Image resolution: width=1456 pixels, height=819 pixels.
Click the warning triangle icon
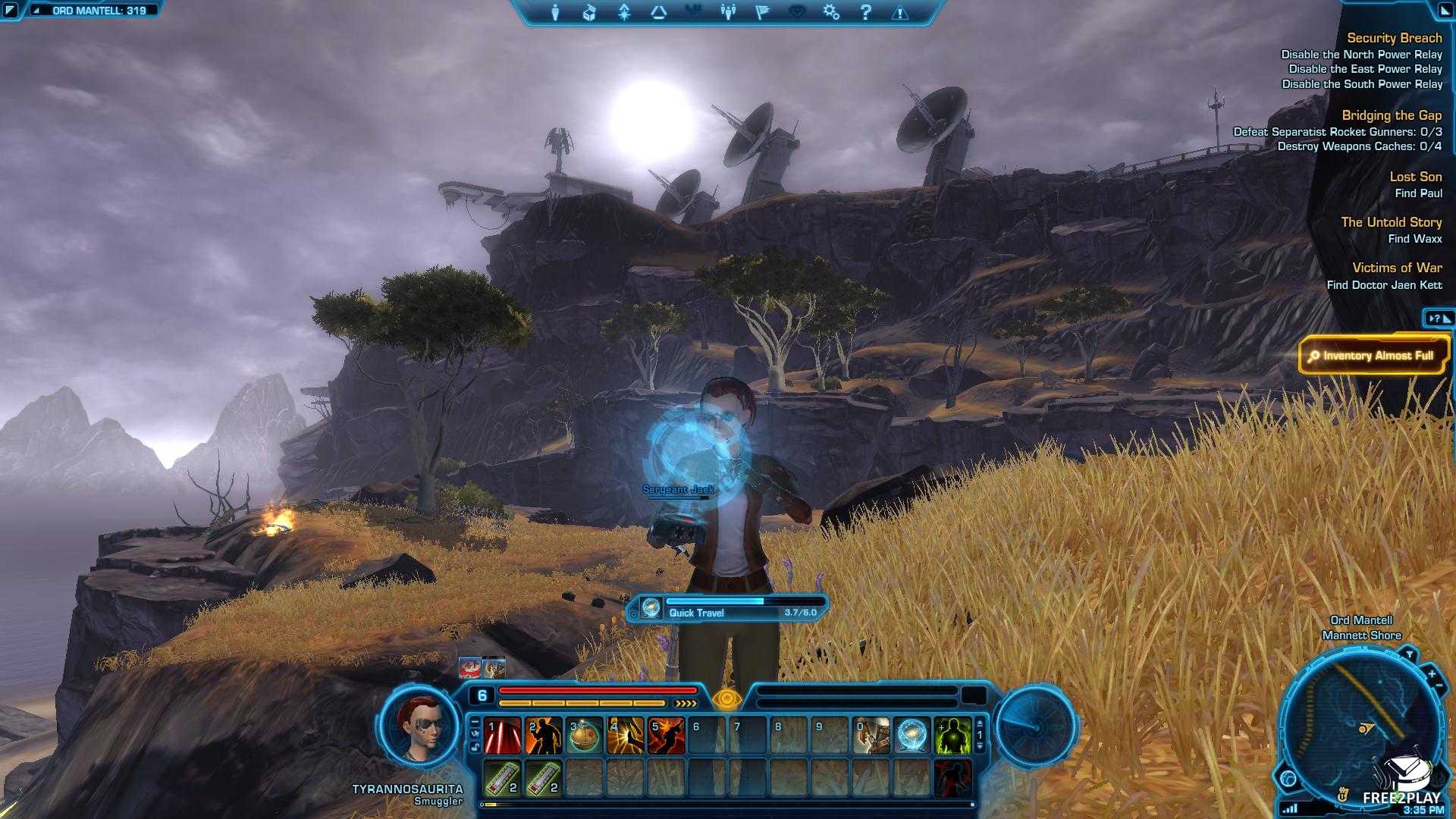[900, 12]
